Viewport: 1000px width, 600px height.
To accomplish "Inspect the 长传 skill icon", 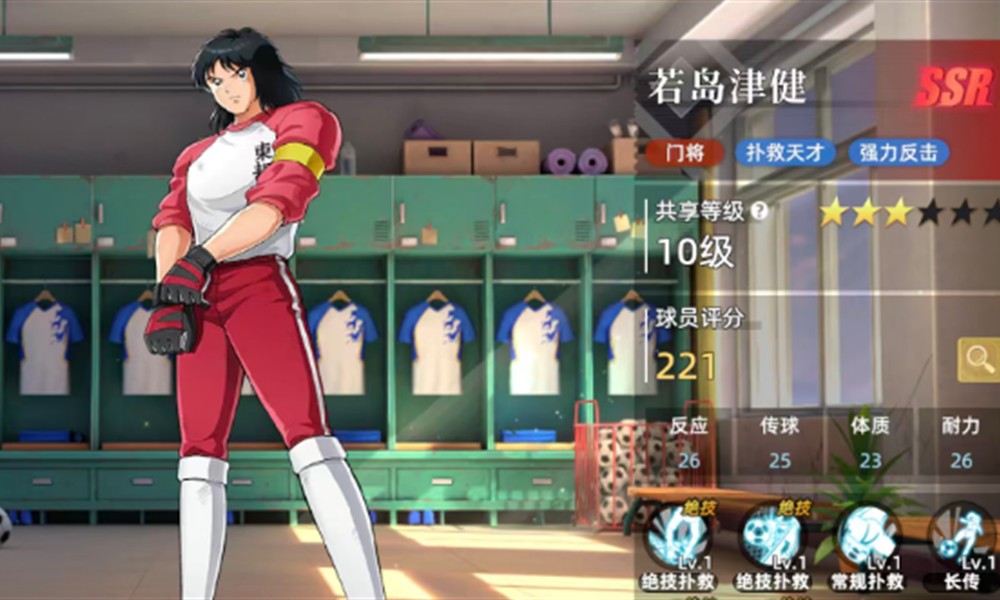I will (963, 538).
